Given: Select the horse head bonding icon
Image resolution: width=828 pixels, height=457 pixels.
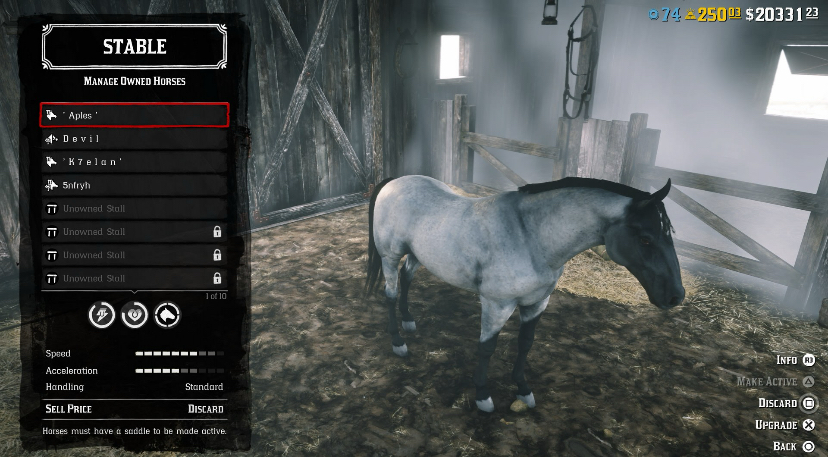Looking at the screenshot, I should (x=166, y=316).
